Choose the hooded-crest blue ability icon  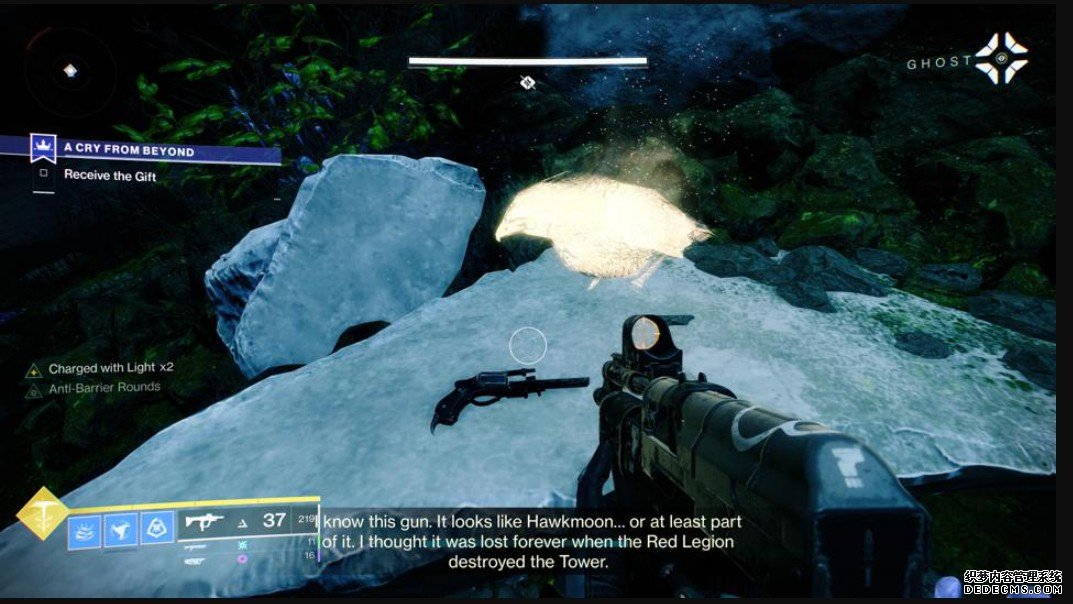[x=155, y=528]
